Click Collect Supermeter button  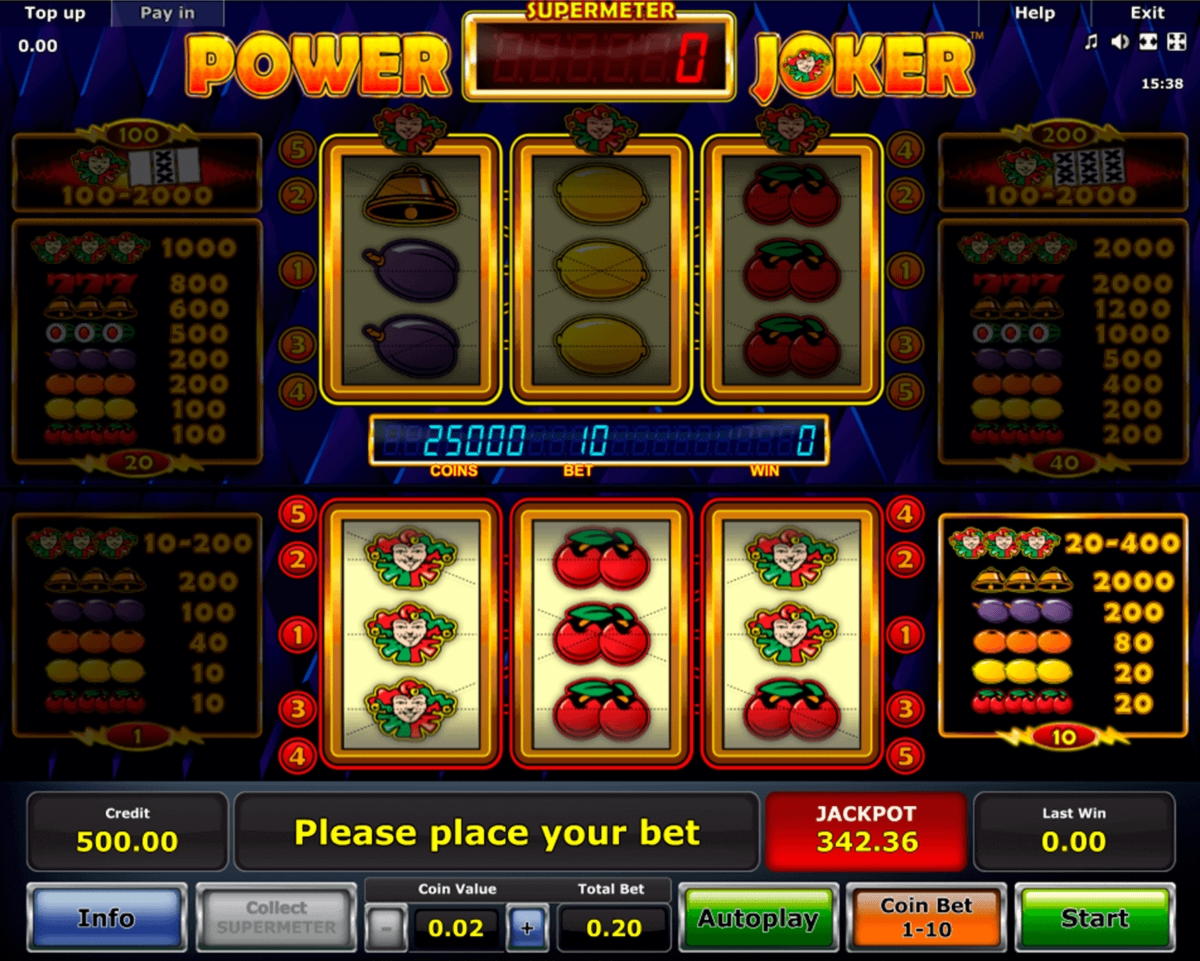tap(276, 918)
